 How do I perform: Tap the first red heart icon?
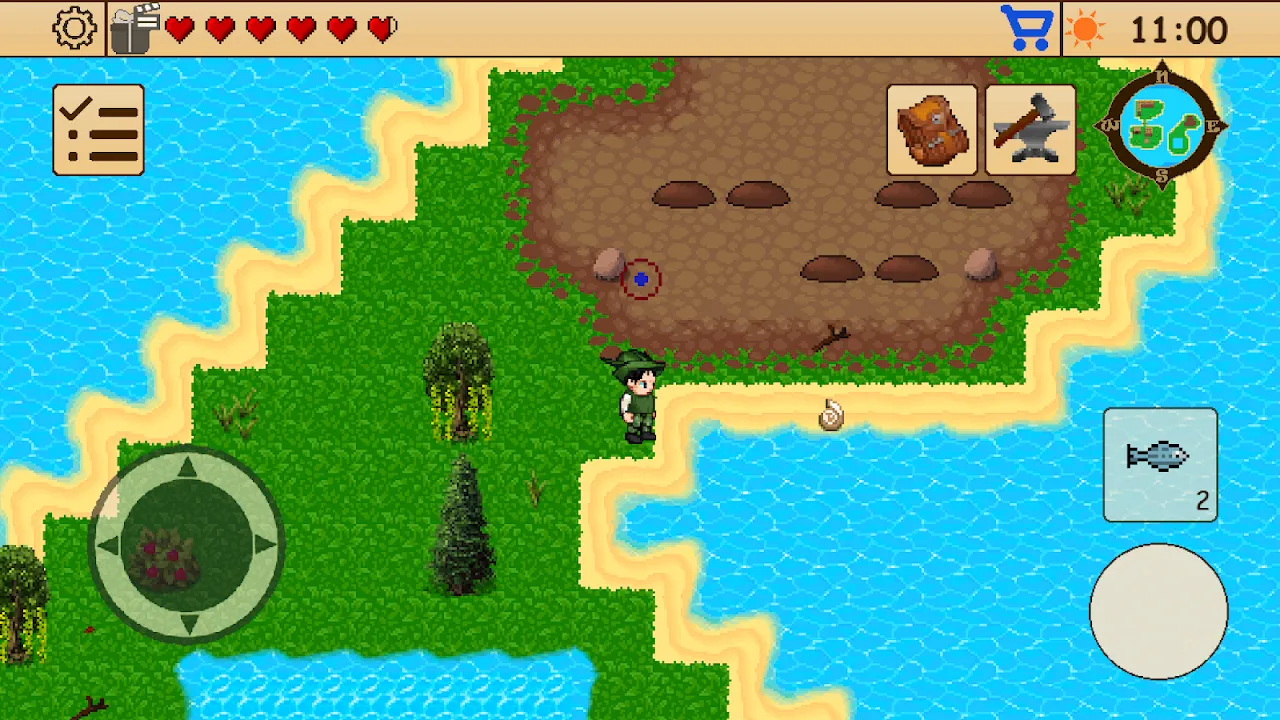tap(181, 28)
